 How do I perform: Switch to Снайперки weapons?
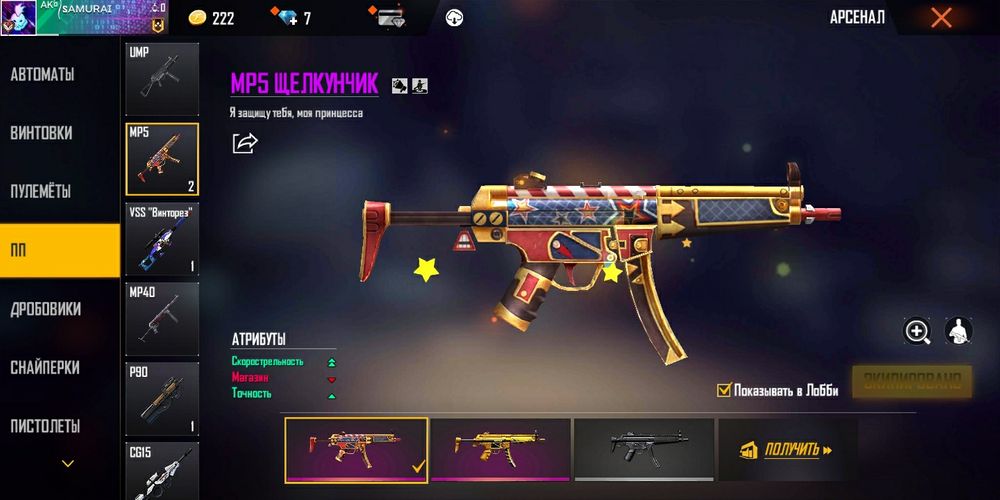click(45, 367)
